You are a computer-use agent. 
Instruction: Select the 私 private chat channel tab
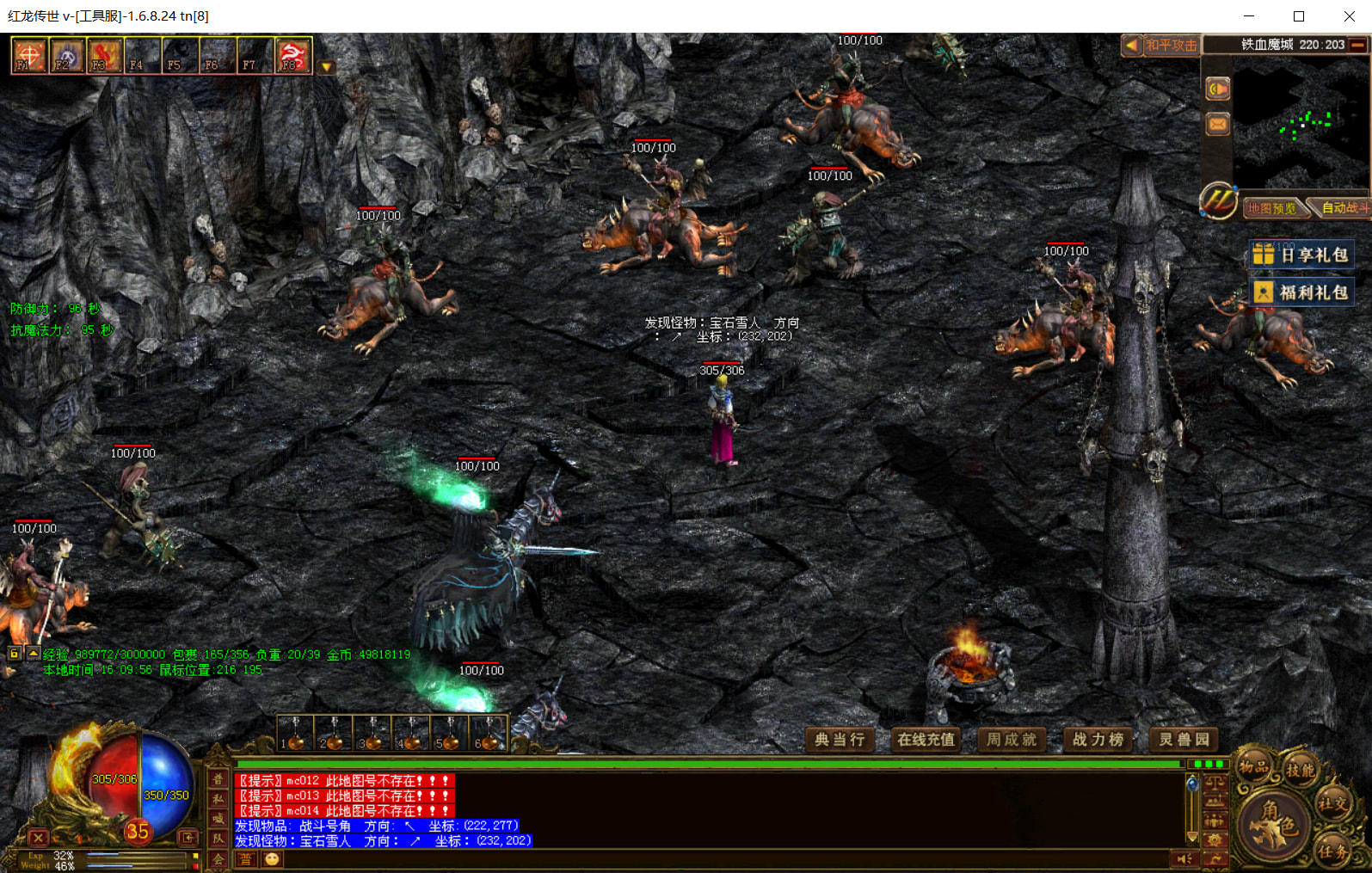(x=218, y=799)
